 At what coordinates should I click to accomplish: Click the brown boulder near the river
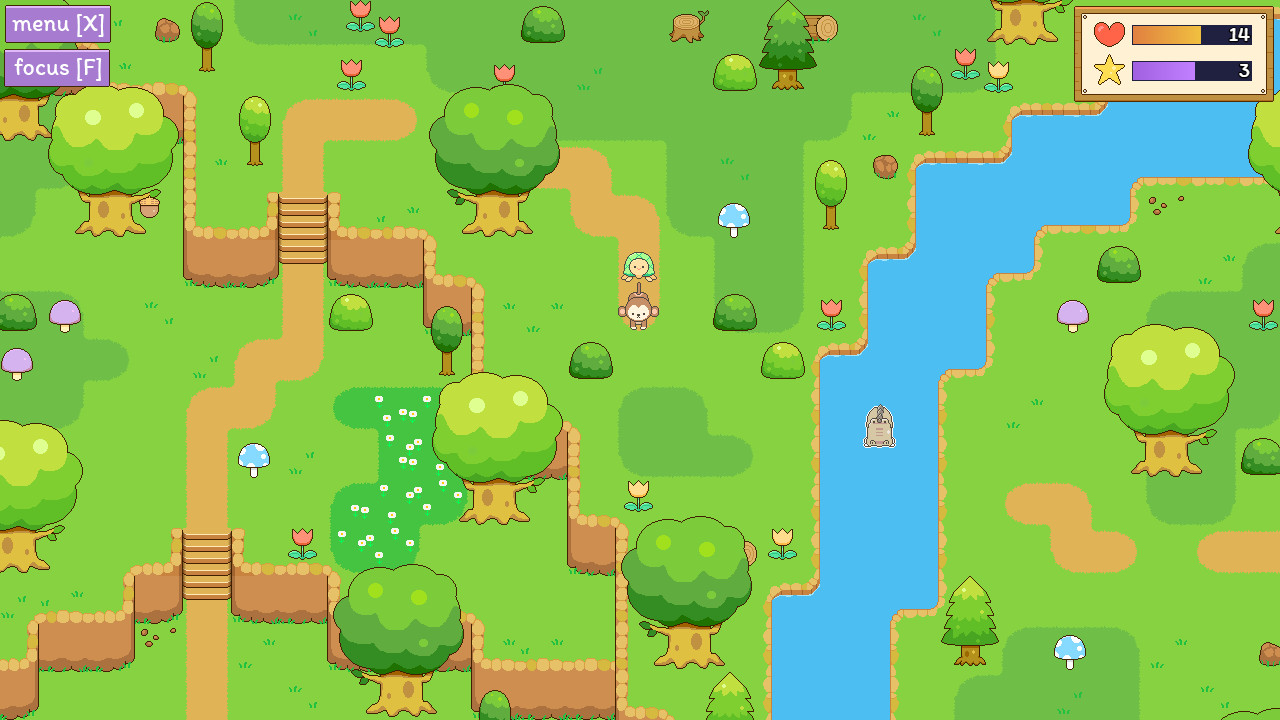click(886, 166)
